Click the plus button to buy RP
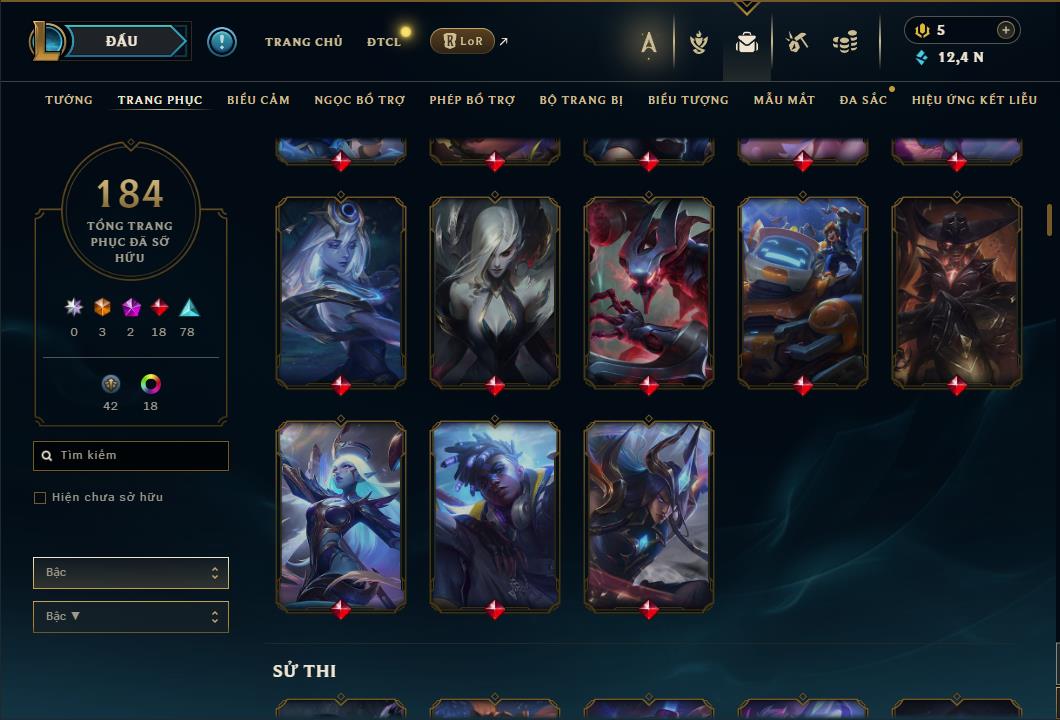 click(x=1006, y=30)
